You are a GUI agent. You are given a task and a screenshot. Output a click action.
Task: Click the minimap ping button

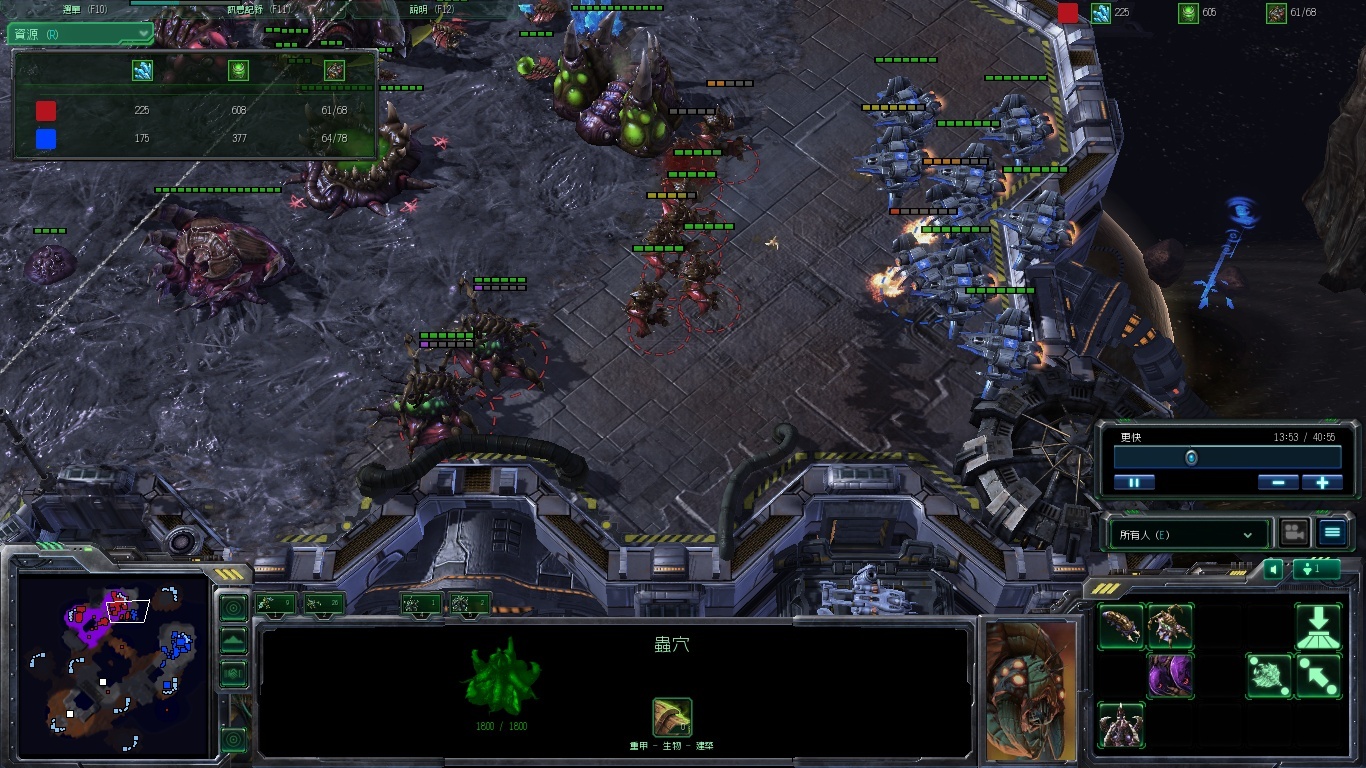pos(233,607)
